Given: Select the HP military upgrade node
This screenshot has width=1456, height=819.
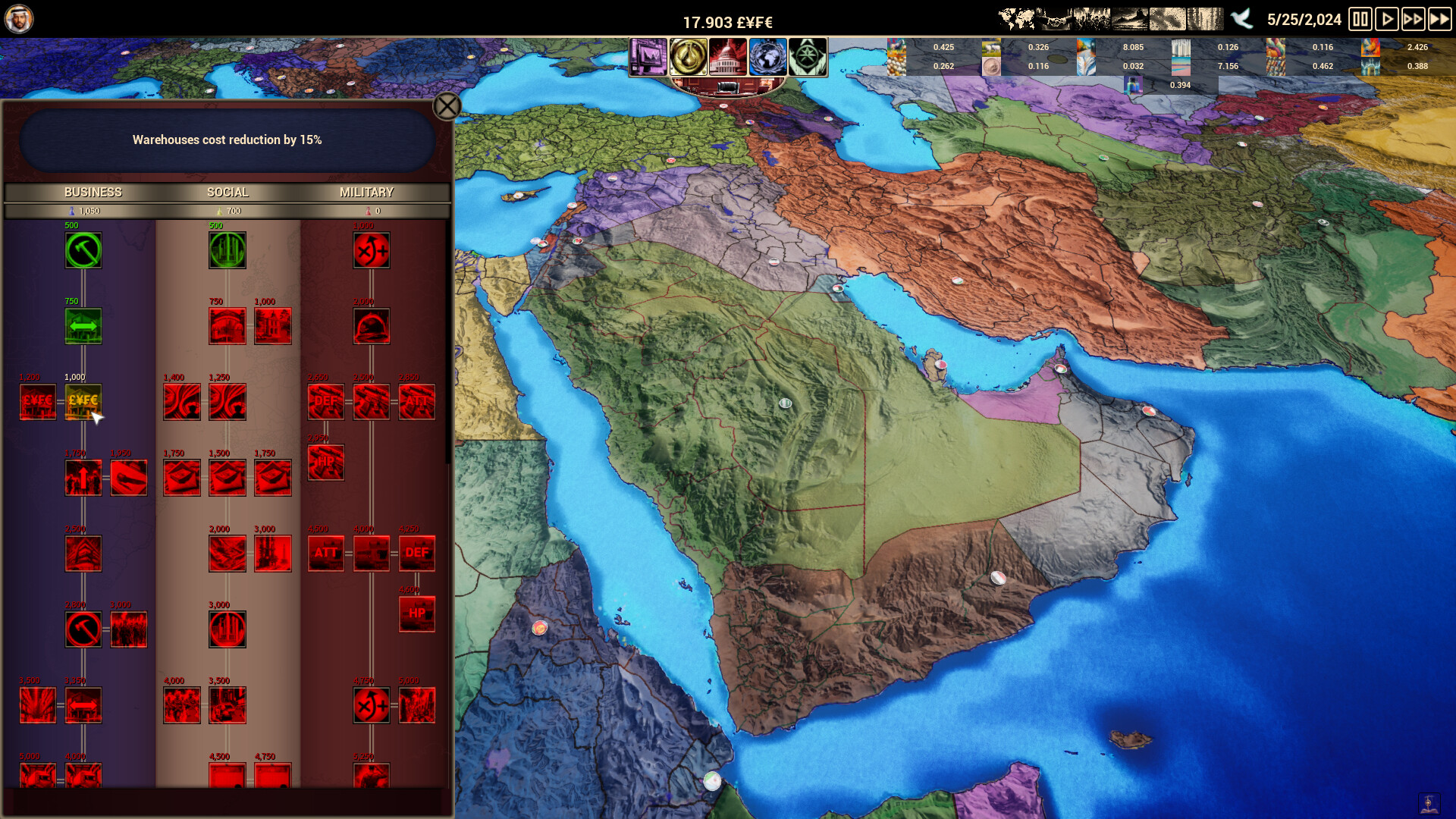Looking at the screenshot, I should coord(325,463).
